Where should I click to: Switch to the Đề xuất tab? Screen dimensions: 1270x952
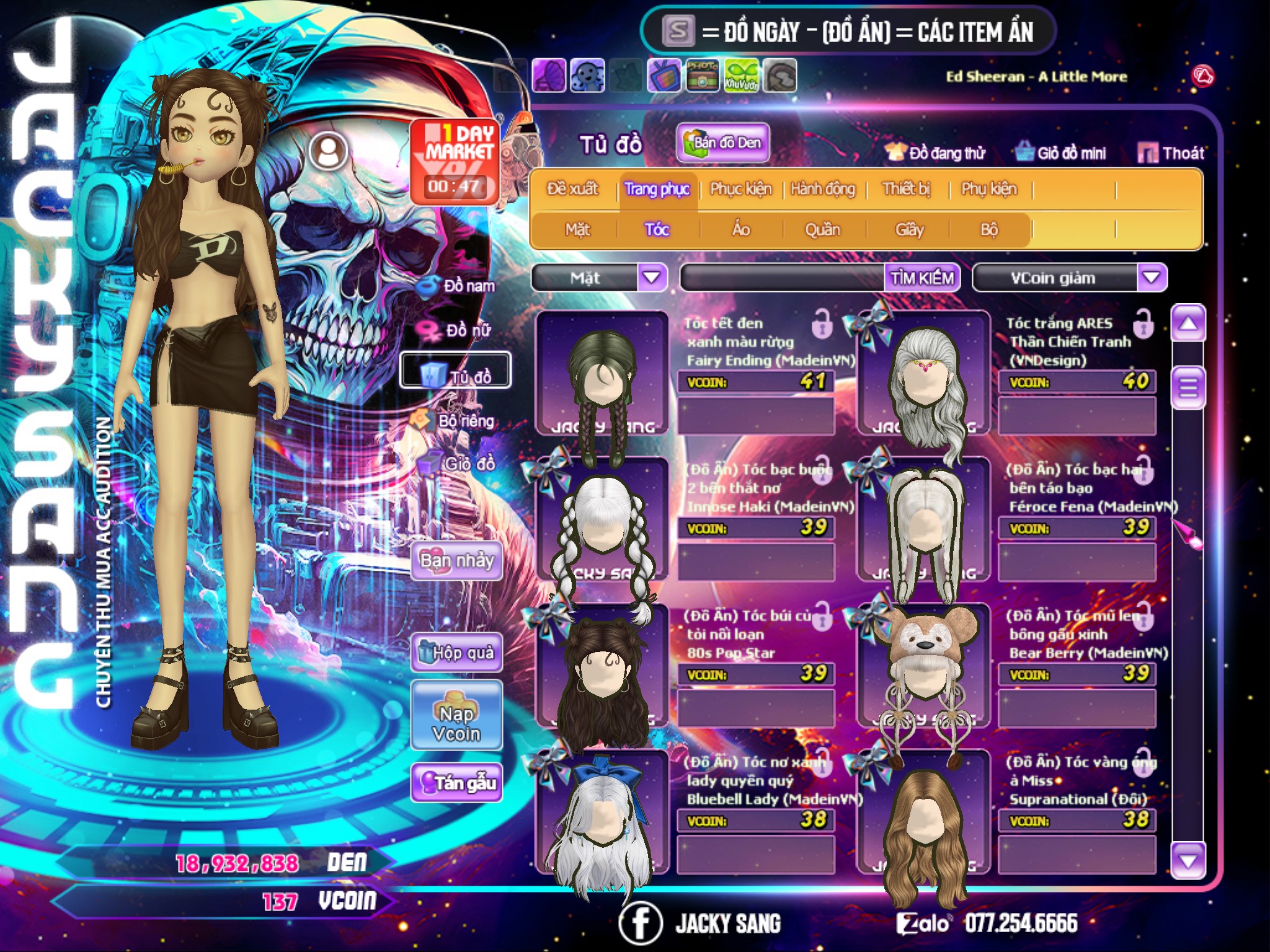tap(572, 189)
